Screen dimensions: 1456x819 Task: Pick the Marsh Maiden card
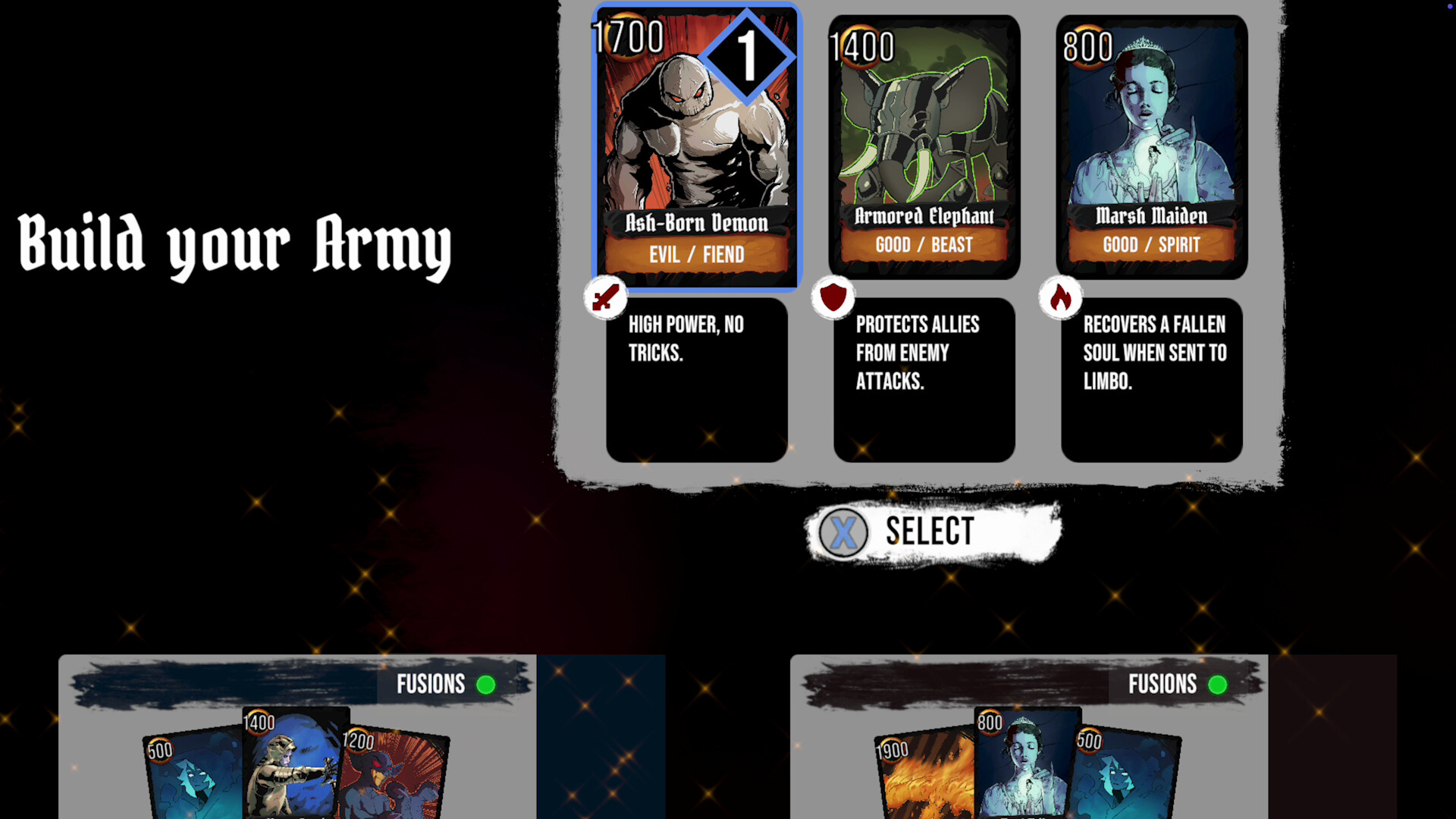(x=1151, y=148)
